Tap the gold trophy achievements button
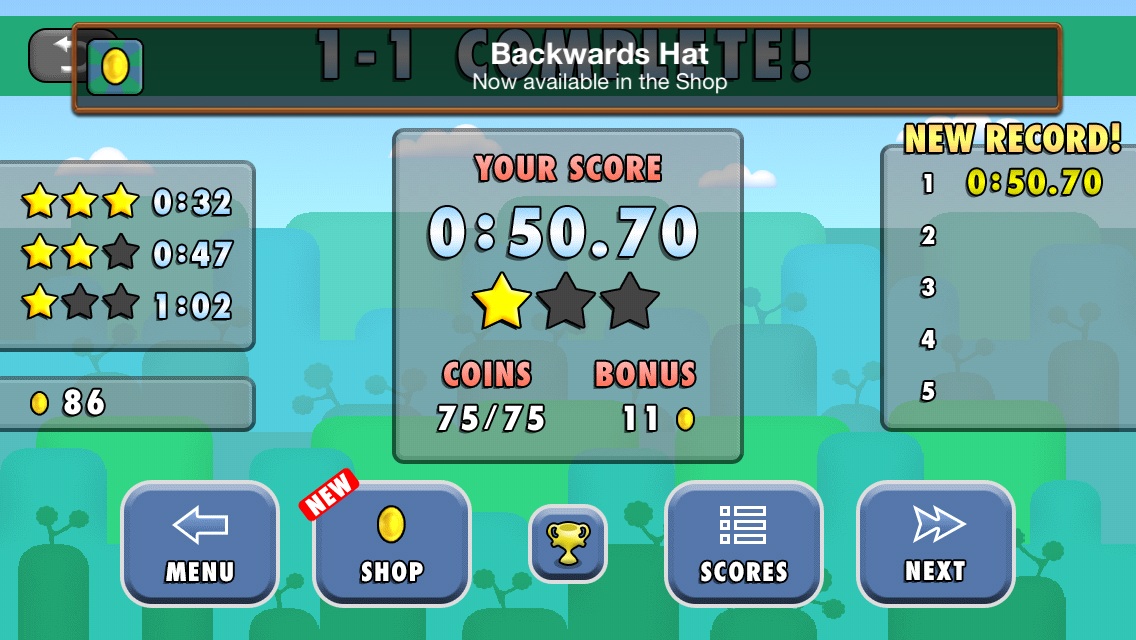 pyautogui.click(x=567, y=543)
